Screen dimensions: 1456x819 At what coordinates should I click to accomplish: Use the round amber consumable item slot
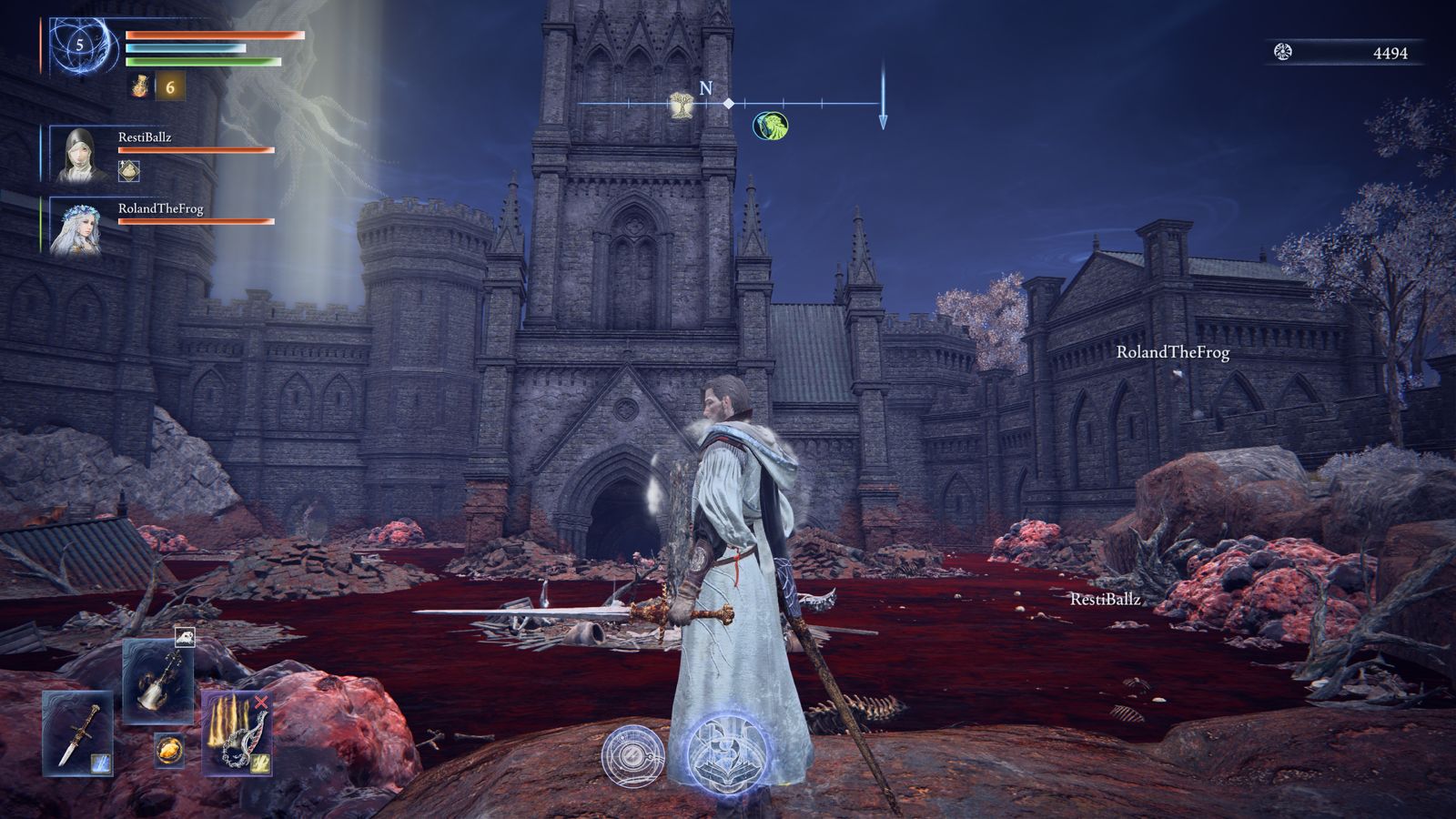point(168,749)
